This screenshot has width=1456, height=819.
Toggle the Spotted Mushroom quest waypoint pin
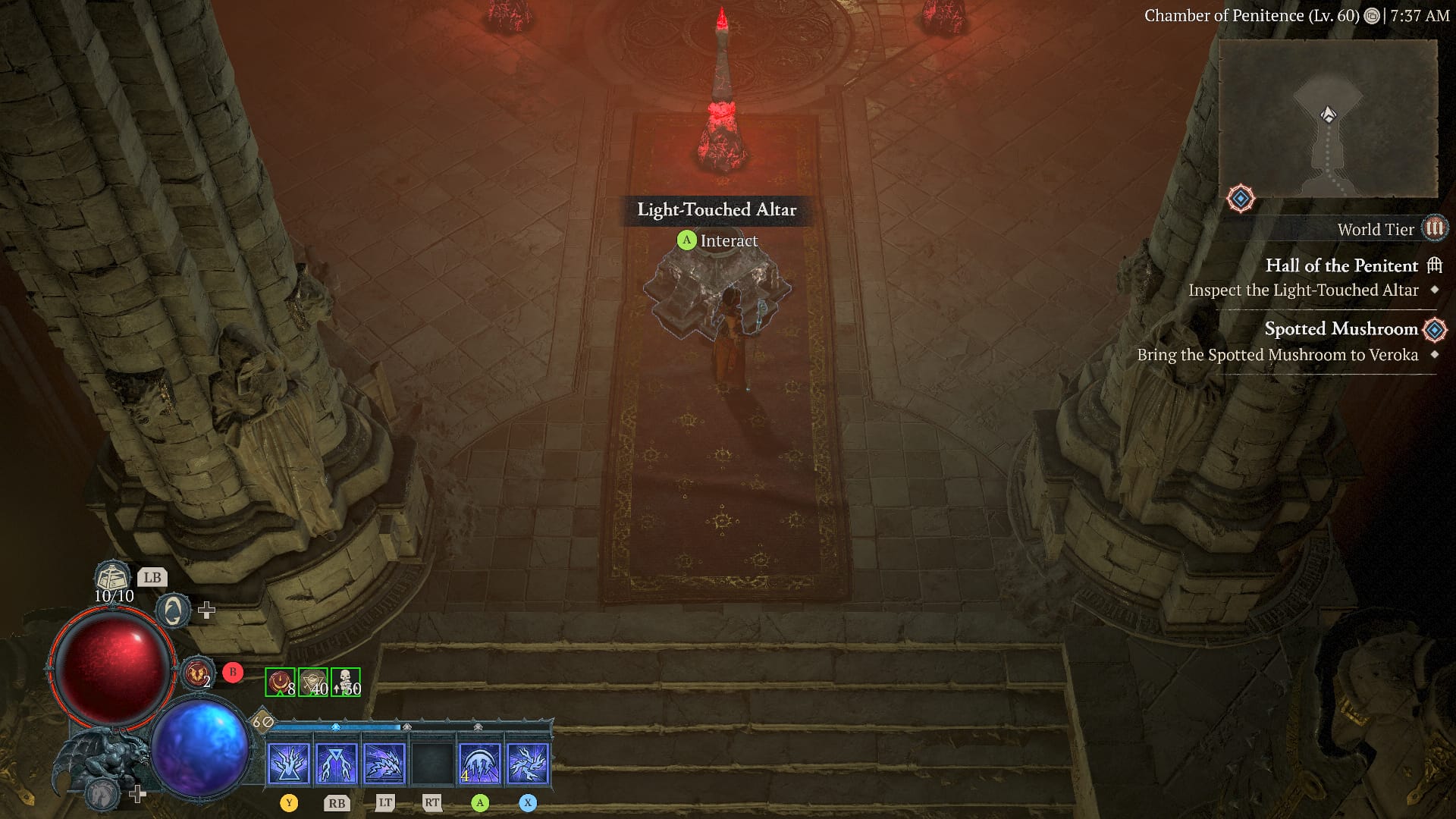coord(1434,328)
